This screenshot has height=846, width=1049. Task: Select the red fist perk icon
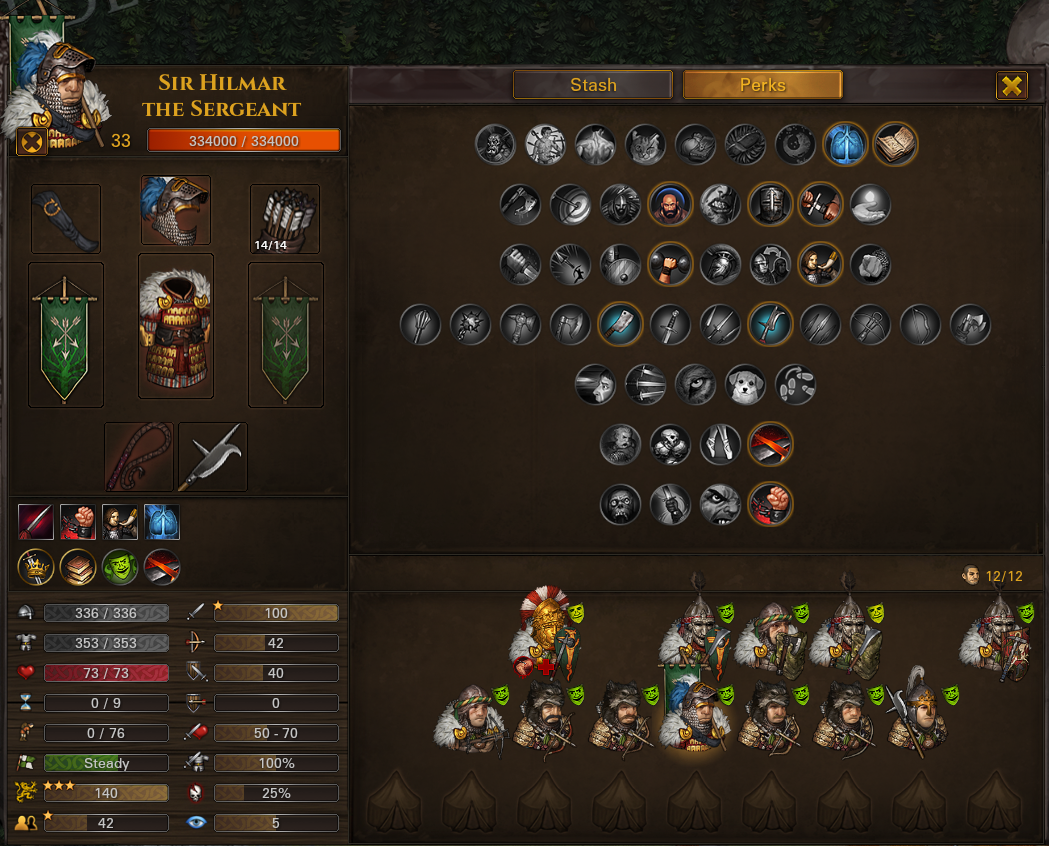pyautogui.click(x=770, y=504)
